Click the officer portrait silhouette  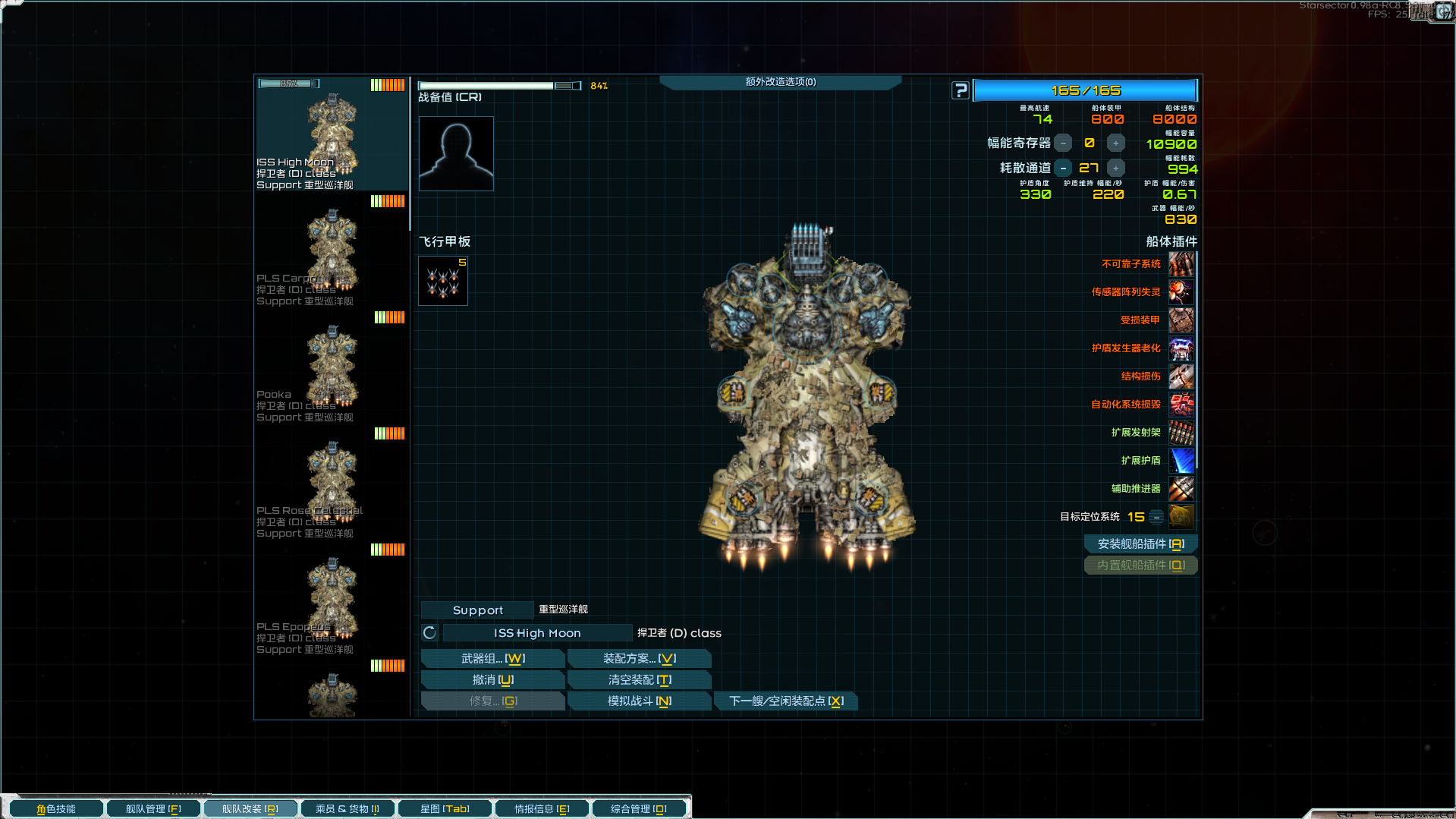point(456,153)
